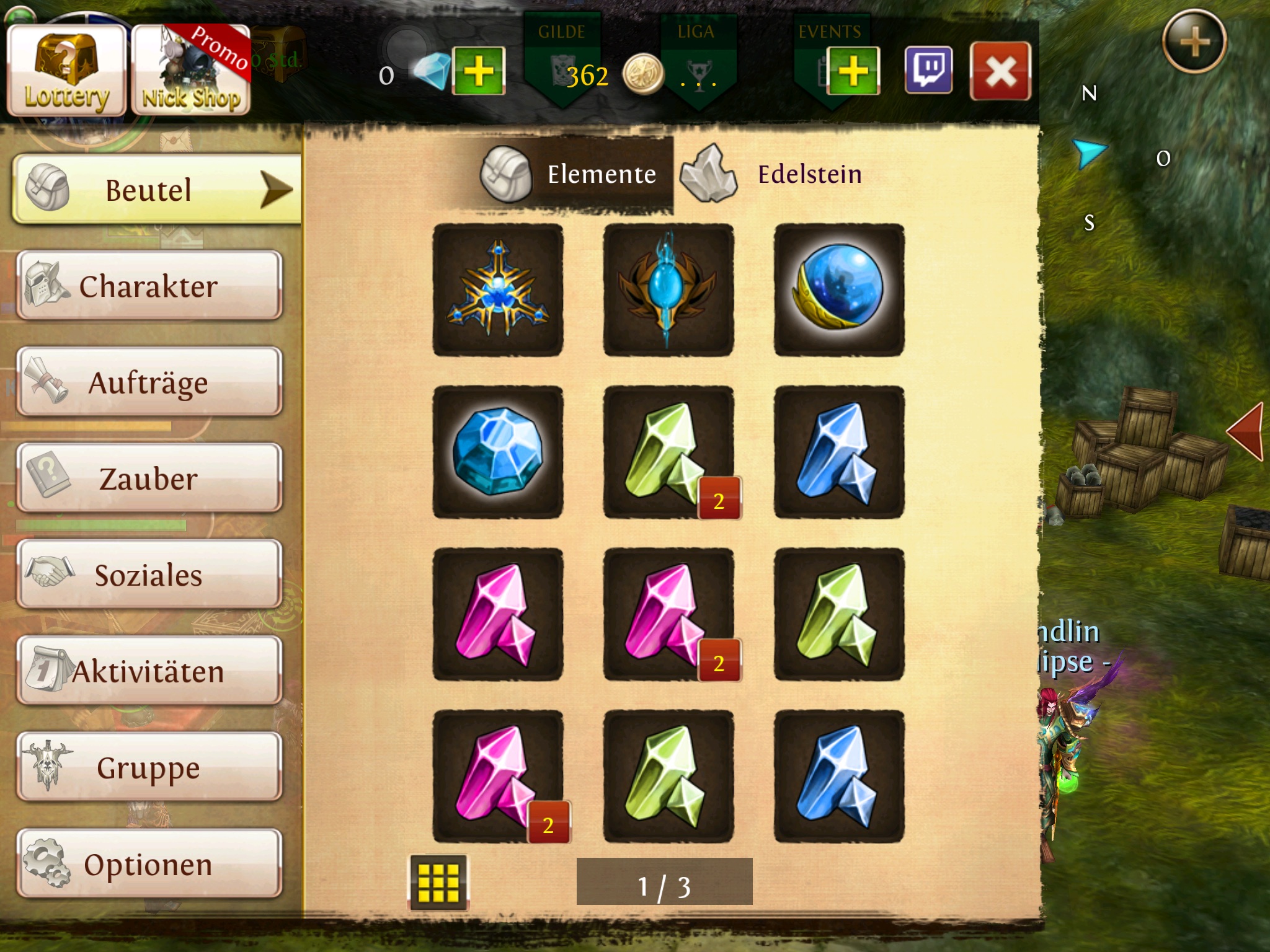This screenshot has width=1270, height=952.
Task: Select the blue orb with gold crescent
Action: point(839,289)
